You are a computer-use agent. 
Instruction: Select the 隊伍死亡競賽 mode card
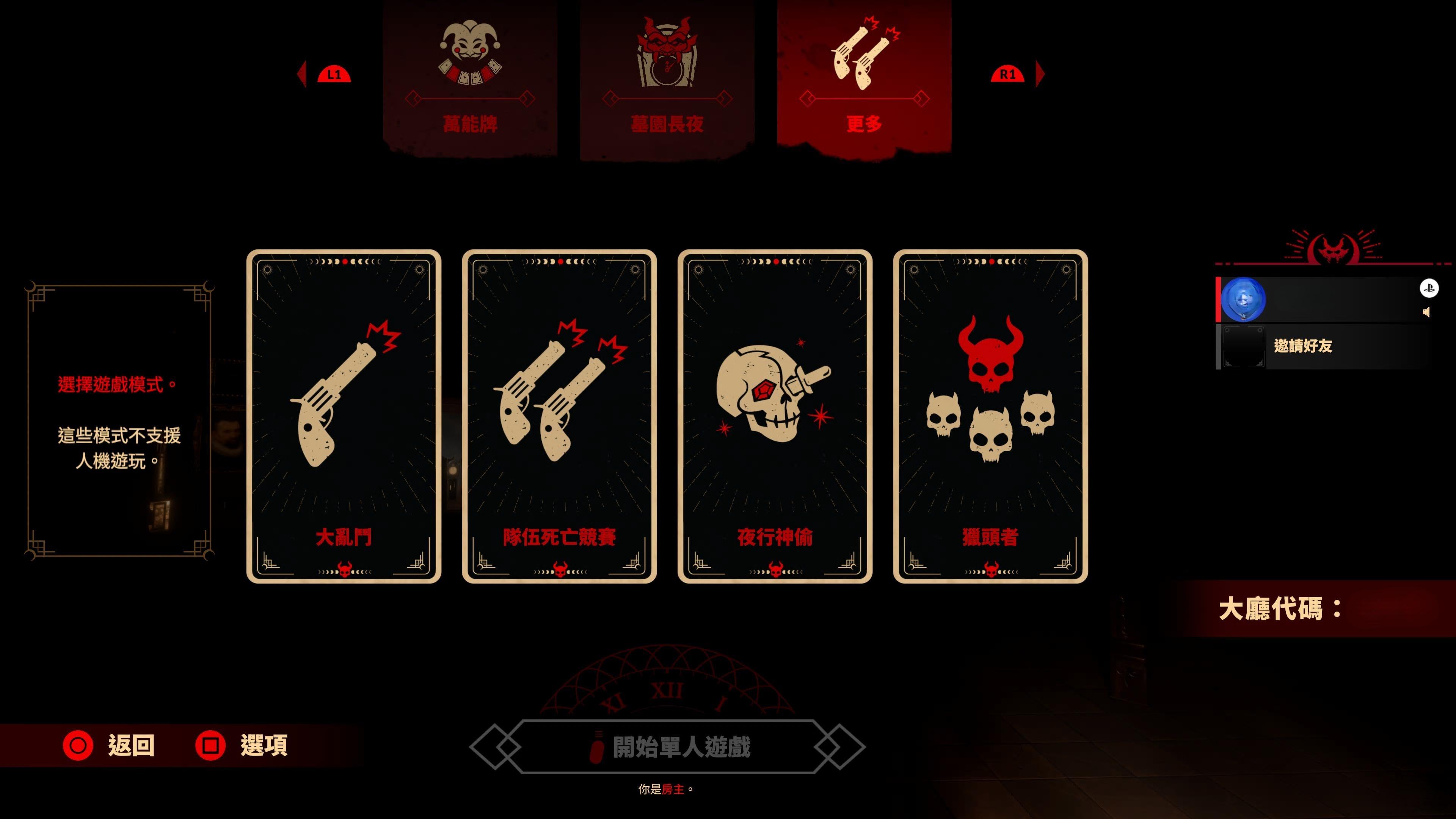tap(559, 416)
